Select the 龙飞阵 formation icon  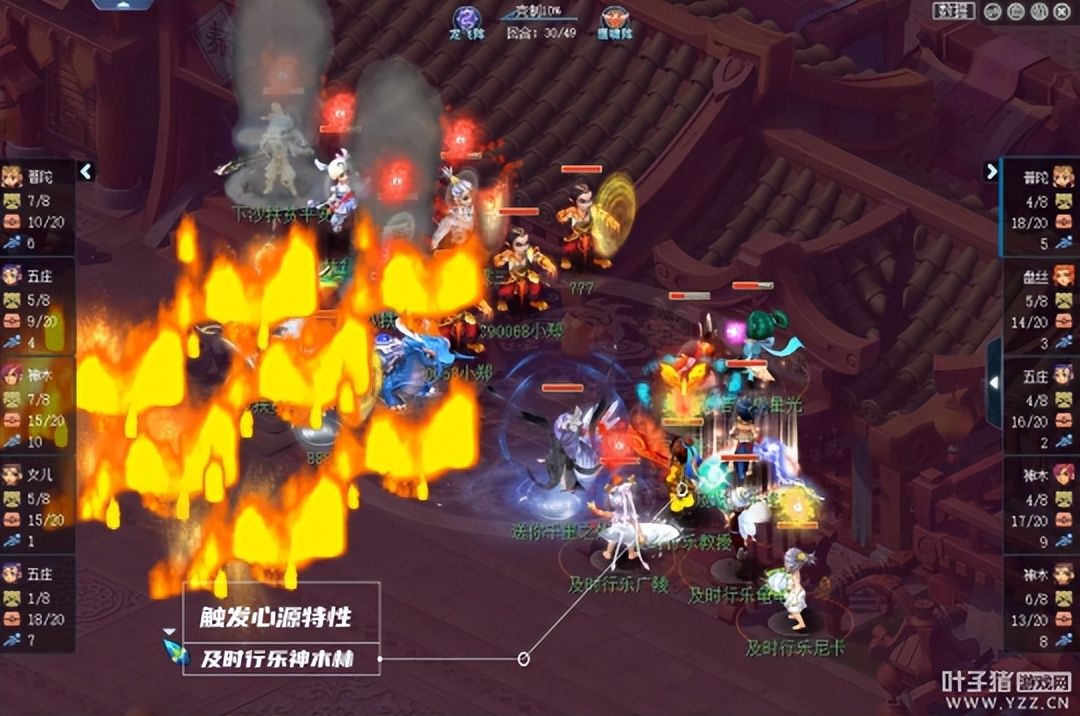click(465, 19)
